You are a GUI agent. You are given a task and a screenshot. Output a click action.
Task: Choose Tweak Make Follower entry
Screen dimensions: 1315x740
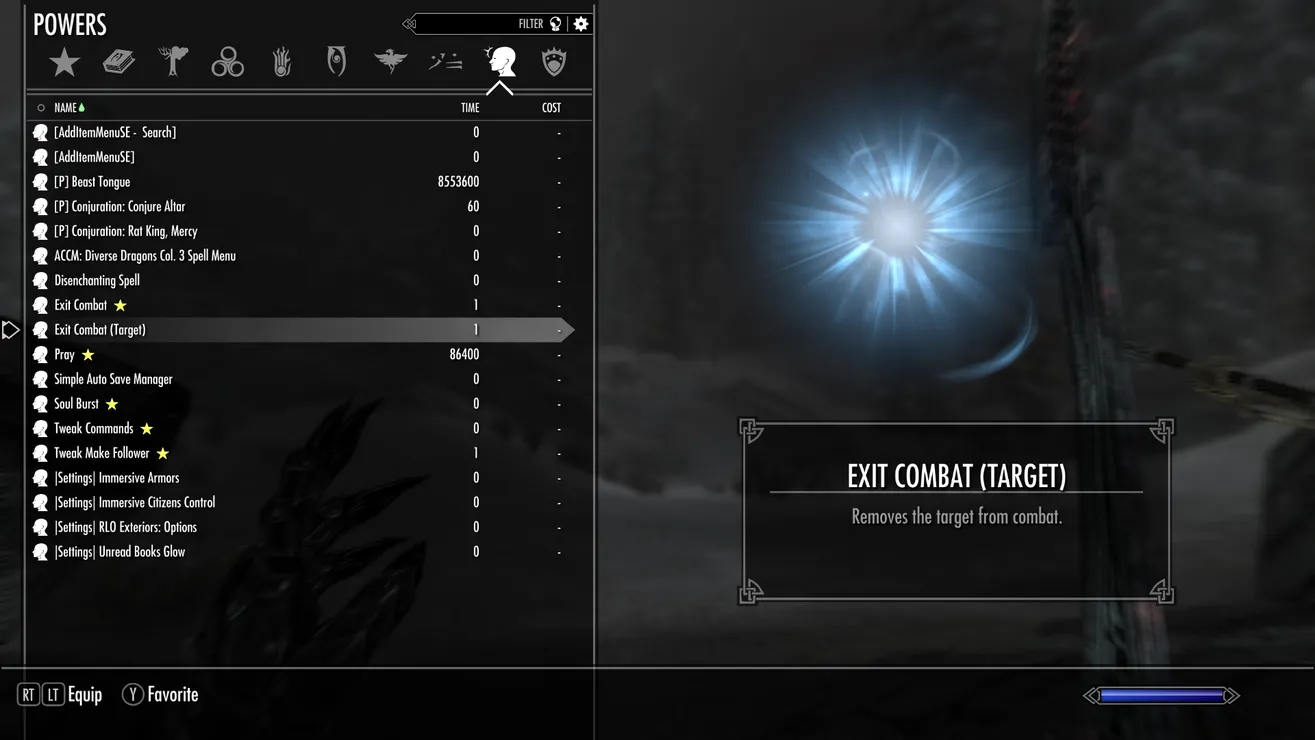click(101, 453)
